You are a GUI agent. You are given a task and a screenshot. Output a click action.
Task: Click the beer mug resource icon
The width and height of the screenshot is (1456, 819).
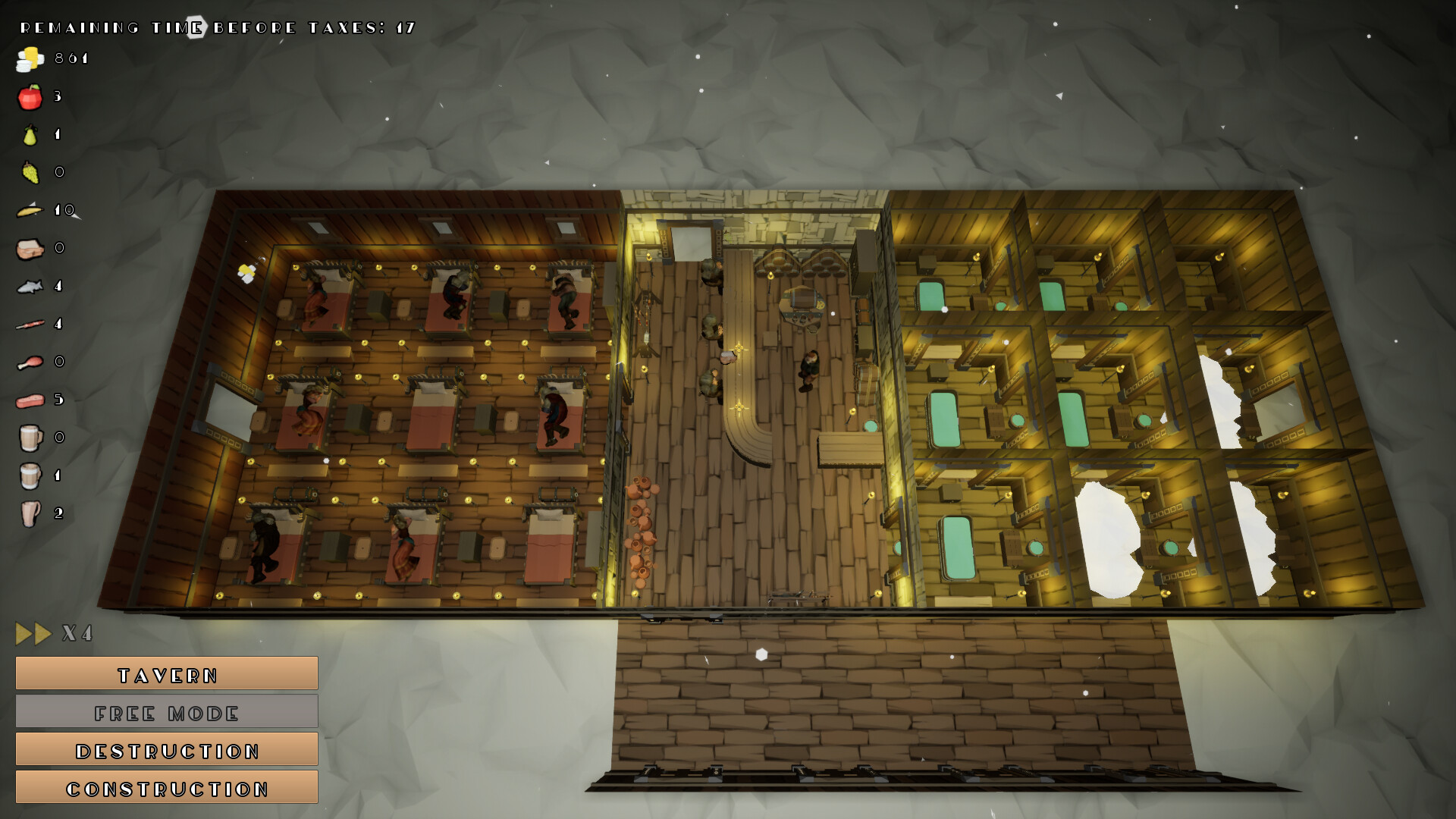(x=29, y=438)
